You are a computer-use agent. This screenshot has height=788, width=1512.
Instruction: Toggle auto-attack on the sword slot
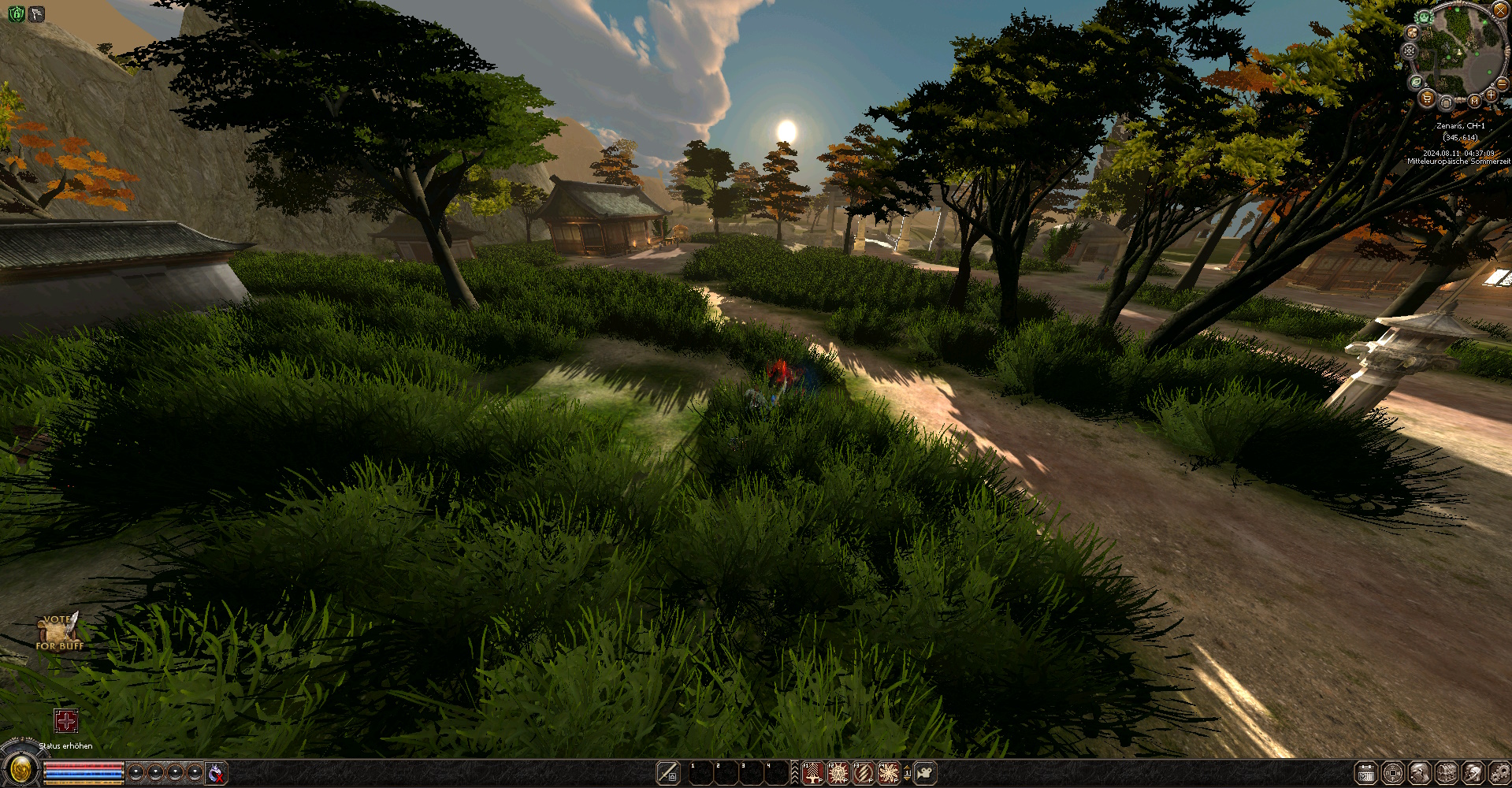coord(668,771)
